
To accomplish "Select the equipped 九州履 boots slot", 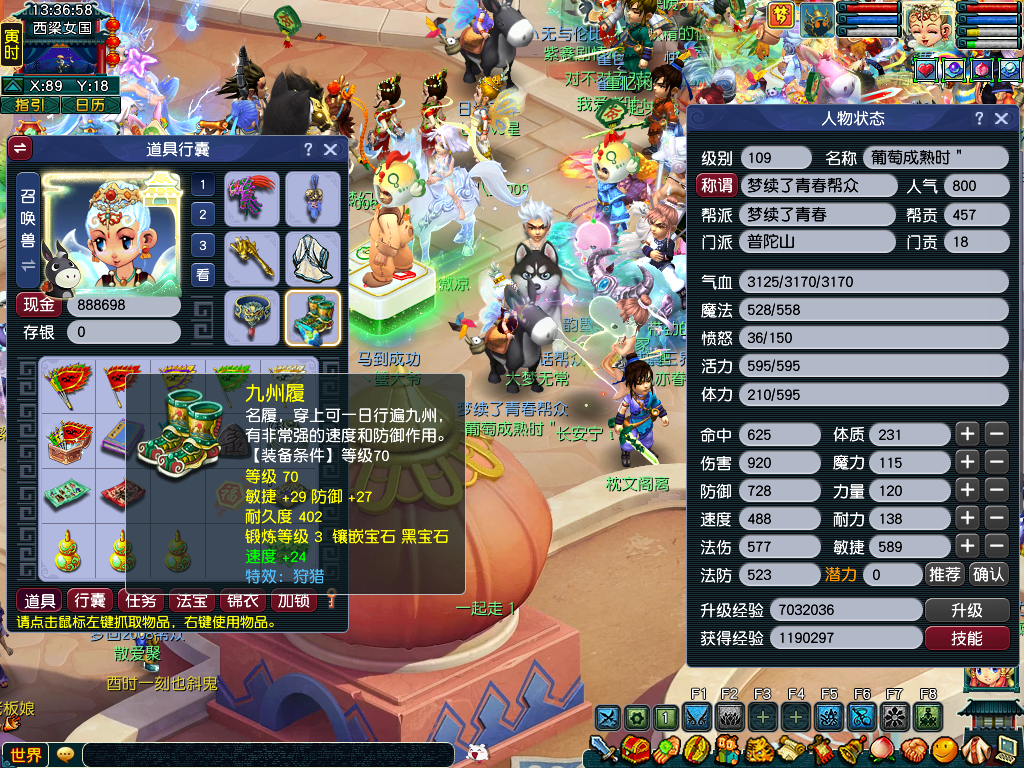I will [313, 318].
